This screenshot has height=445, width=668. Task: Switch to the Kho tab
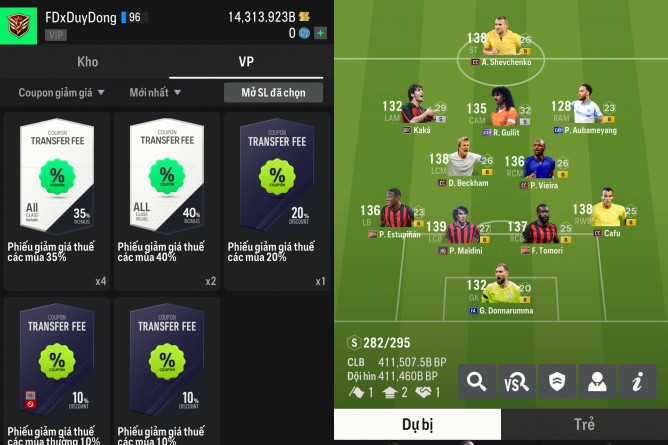pos(87,62)
